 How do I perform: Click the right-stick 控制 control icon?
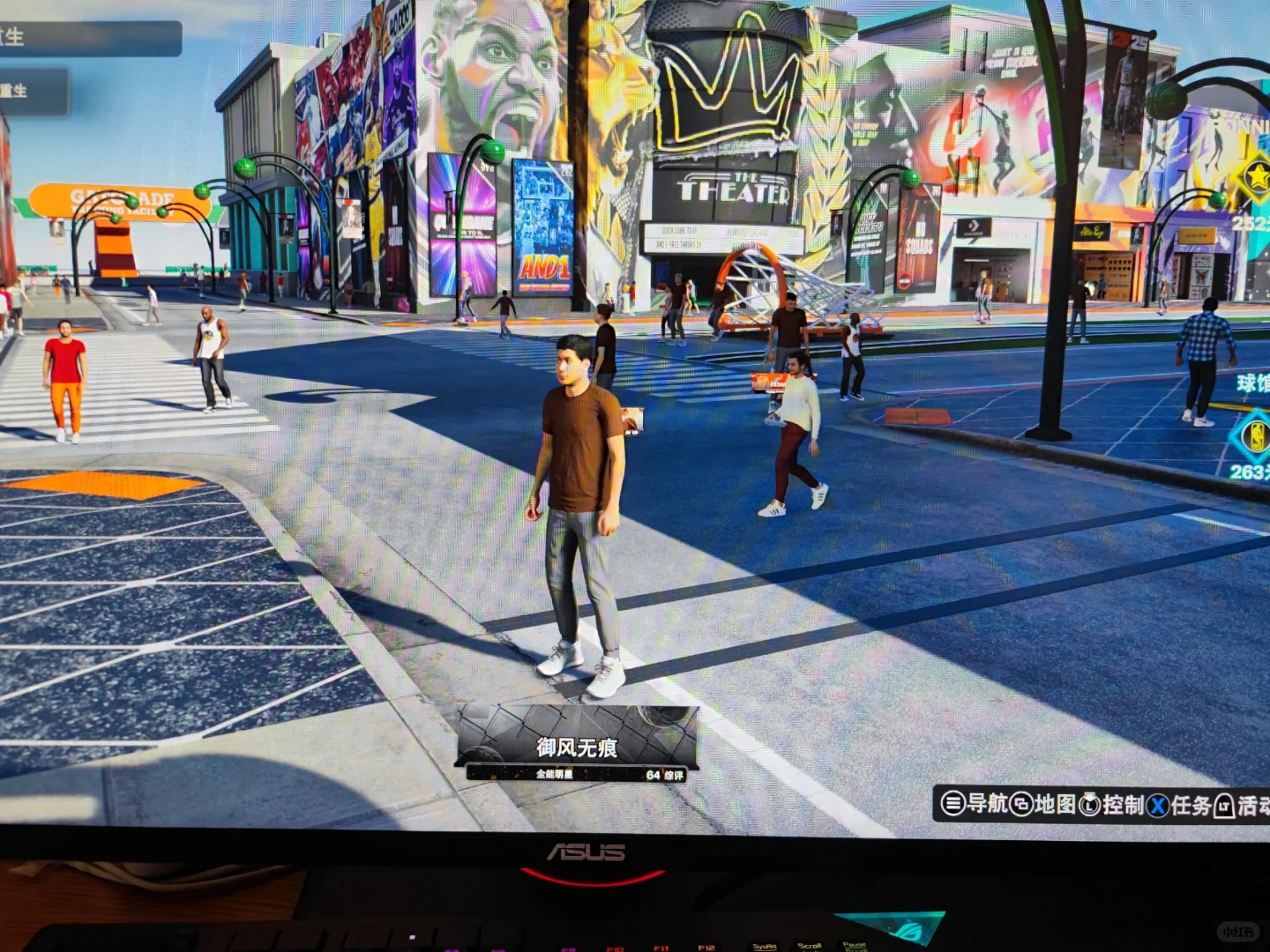pos(1091,804)
